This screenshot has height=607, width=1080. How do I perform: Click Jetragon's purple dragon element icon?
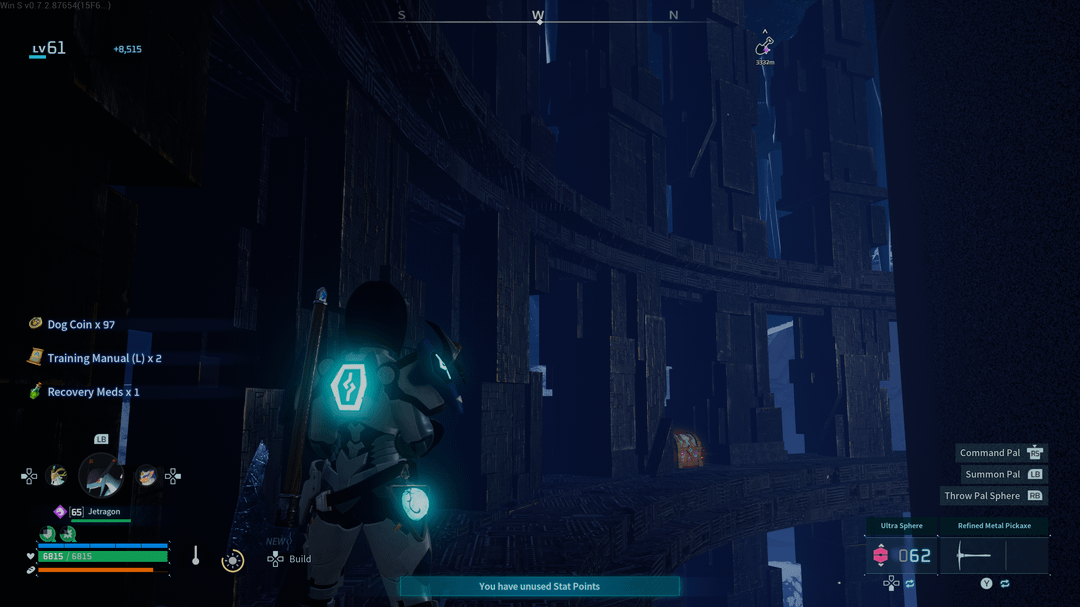coord(60,512)
